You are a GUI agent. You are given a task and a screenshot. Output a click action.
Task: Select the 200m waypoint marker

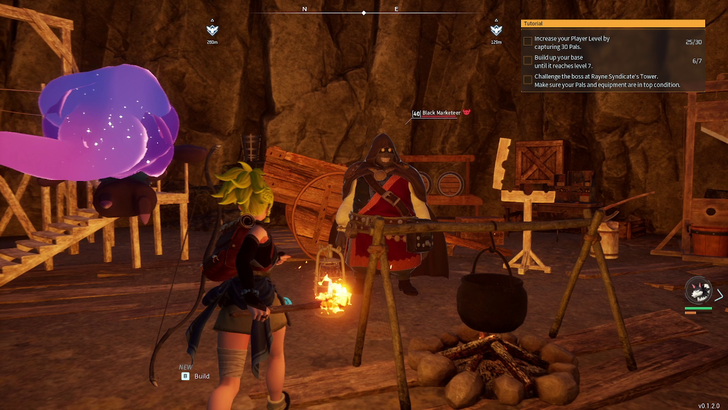tap(212, 30)
